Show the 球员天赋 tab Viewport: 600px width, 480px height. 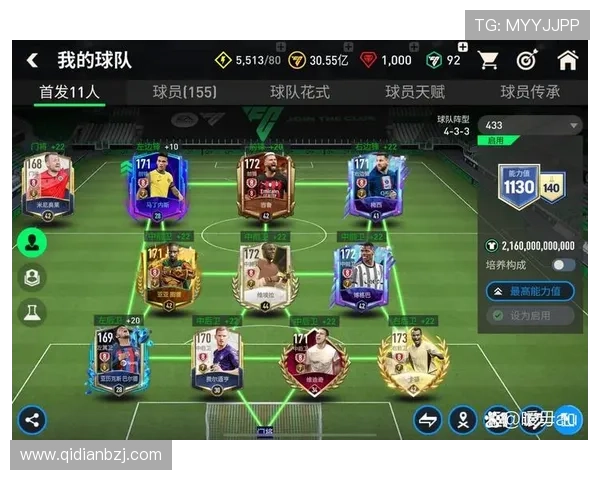pyautogui.click(x=415, y=92)
